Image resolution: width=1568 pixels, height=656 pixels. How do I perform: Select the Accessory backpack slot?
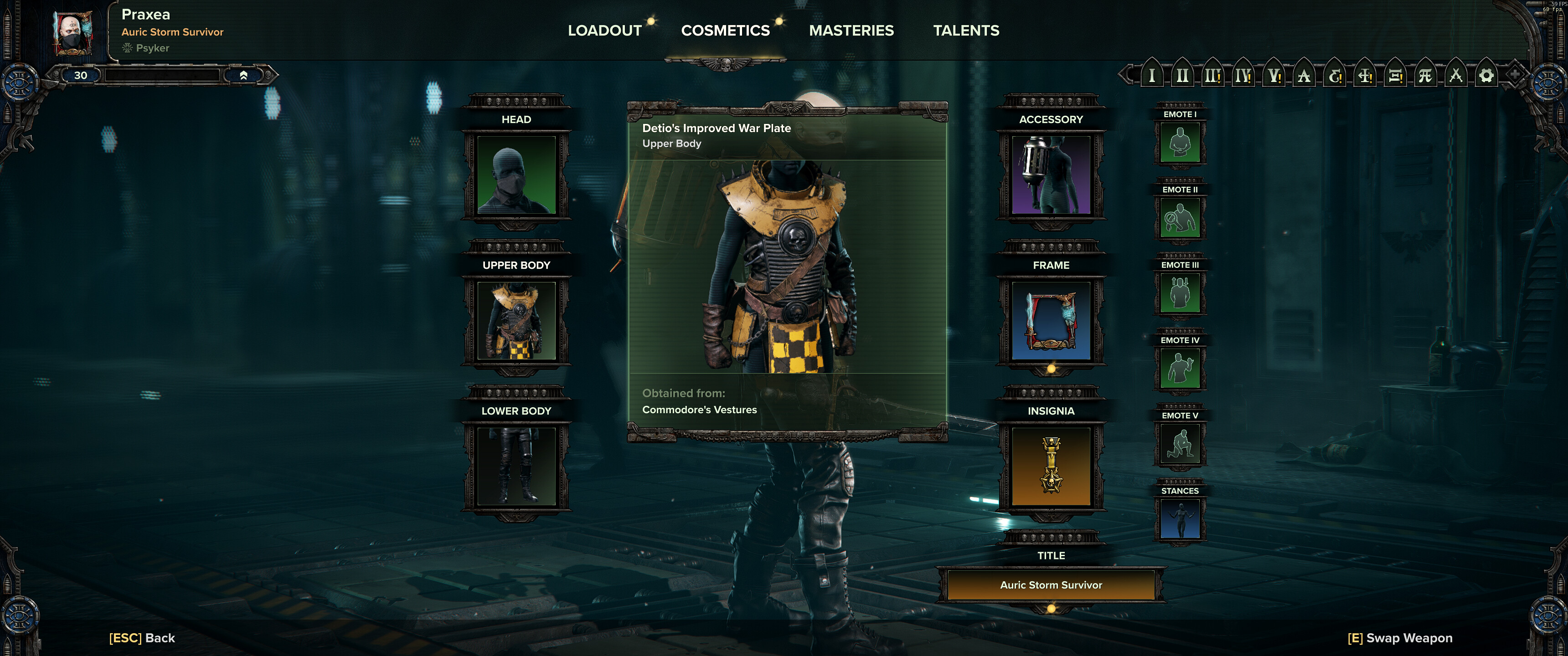(x=1051, y=175)
